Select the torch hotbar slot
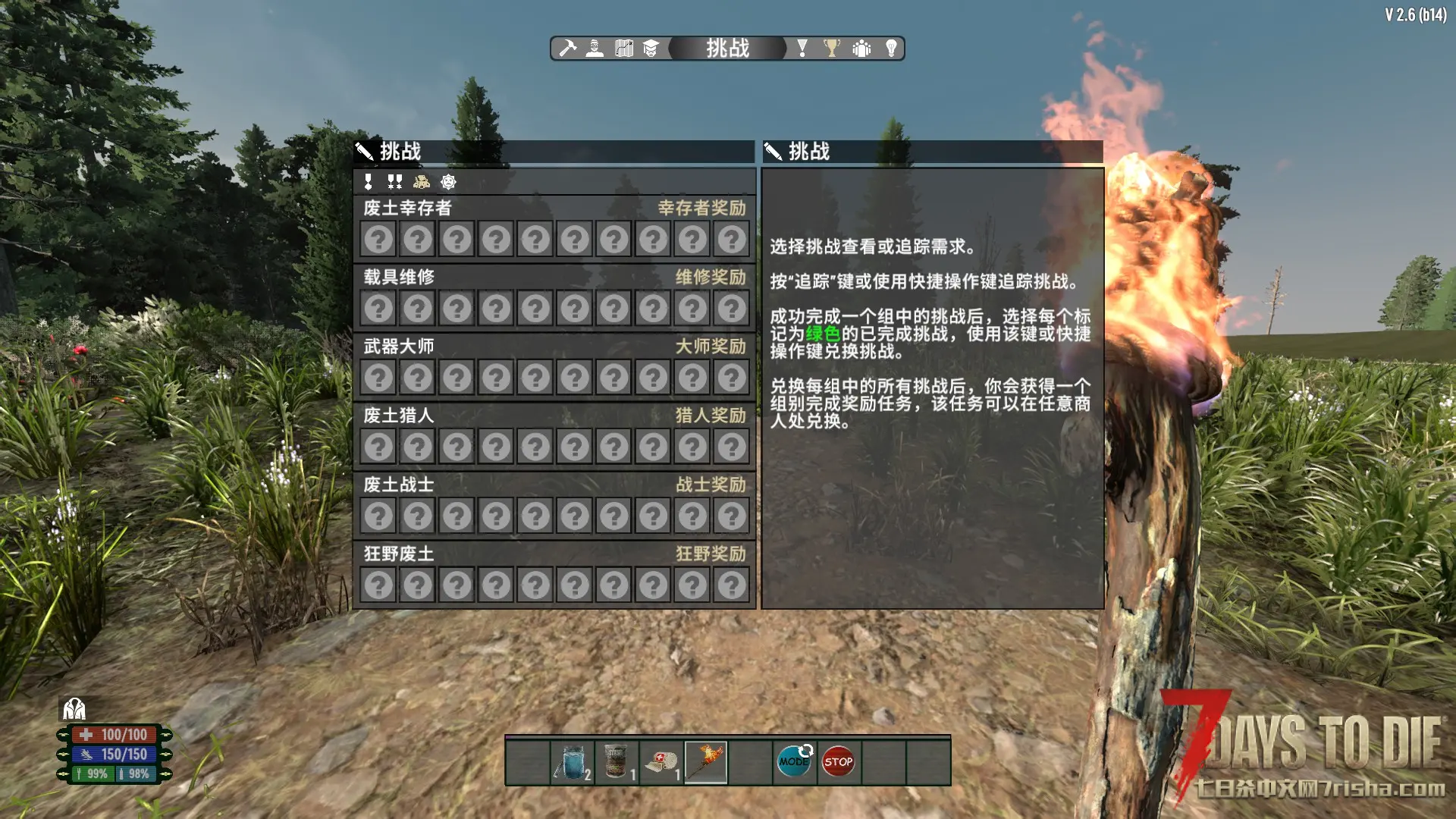 pyautogui.click(x=706, y=762)
